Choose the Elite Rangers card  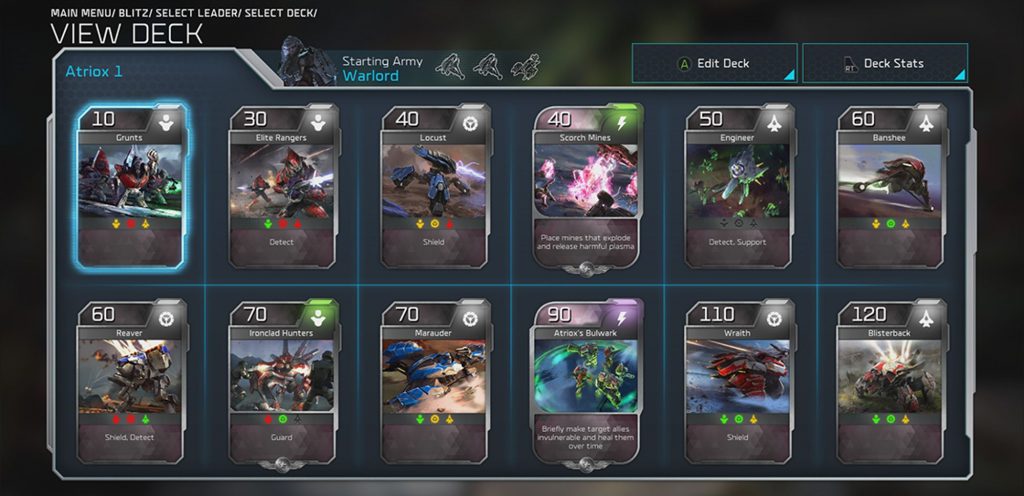coord(282,185)
